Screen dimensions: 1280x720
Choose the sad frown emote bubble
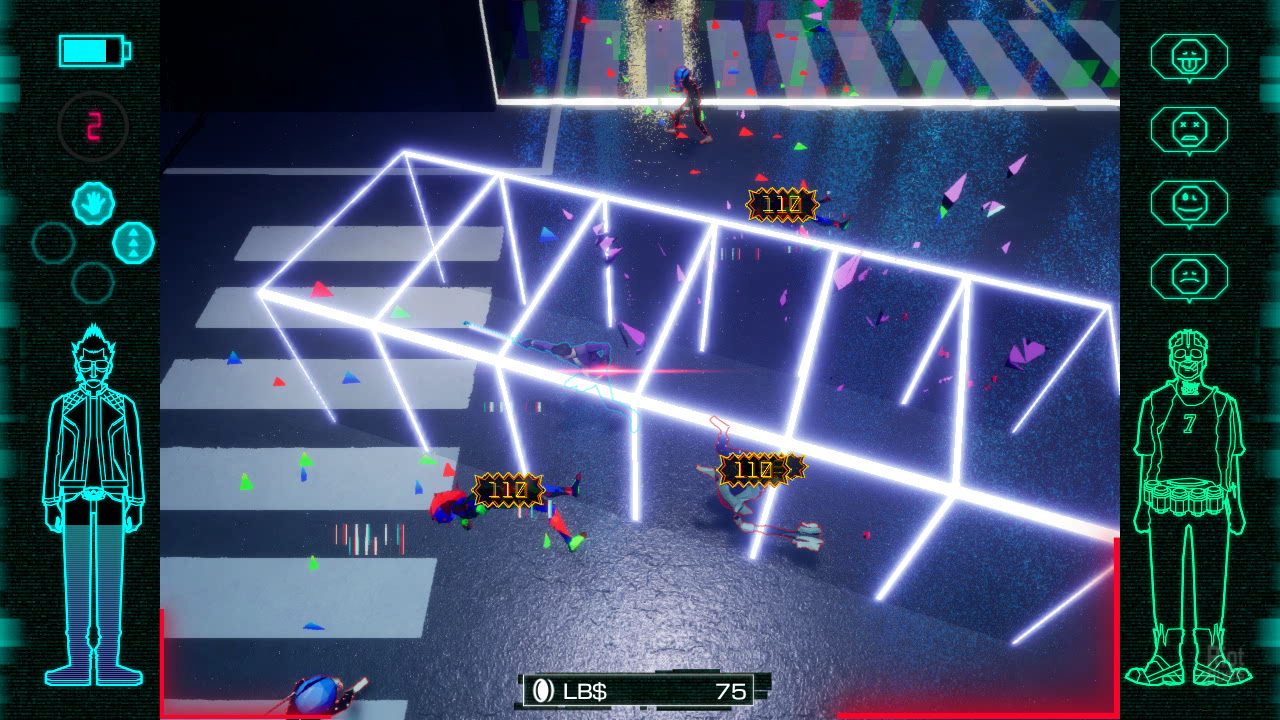pos(1188,277)
